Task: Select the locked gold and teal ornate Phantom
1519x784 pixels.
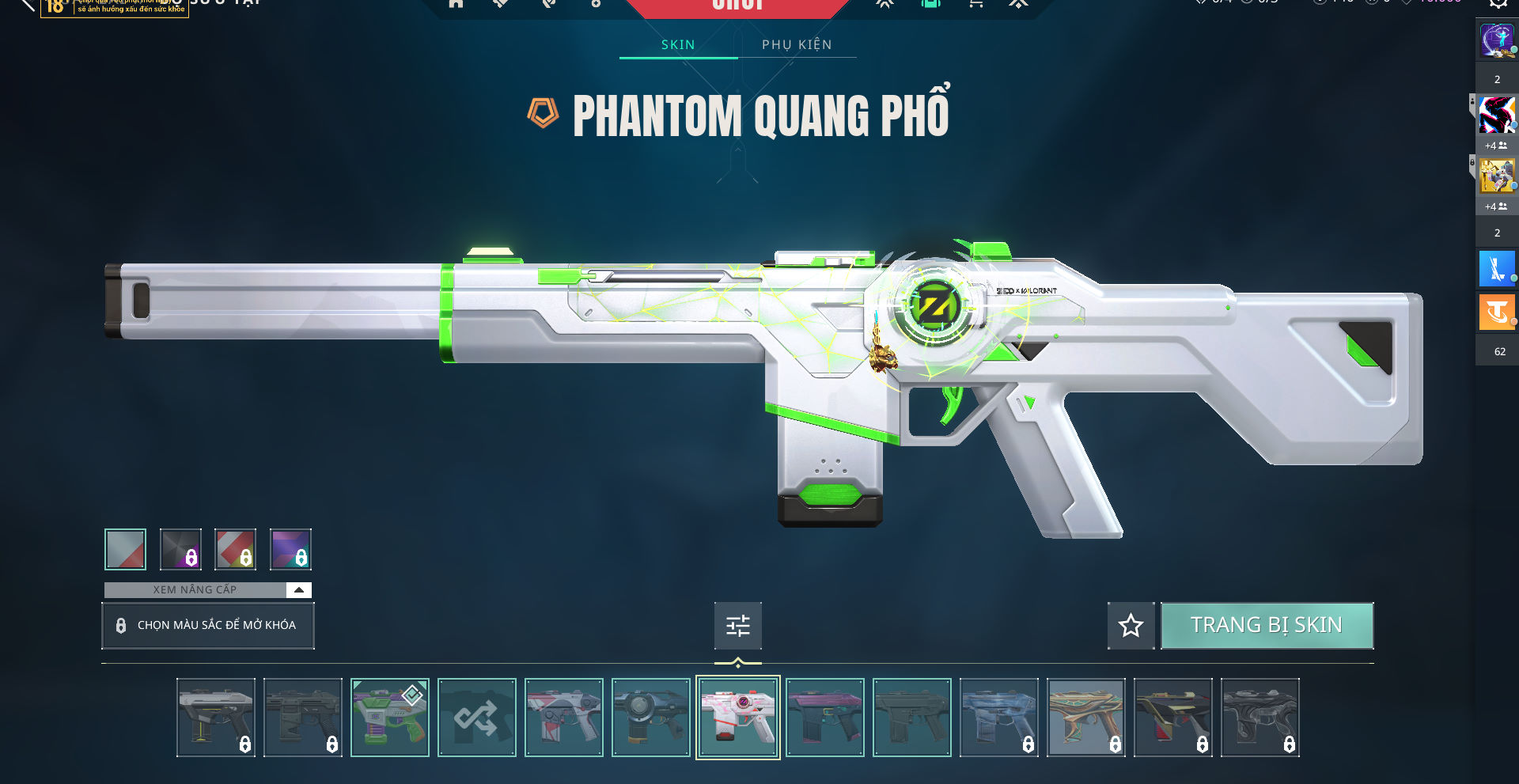Action: pos(1085,718)
